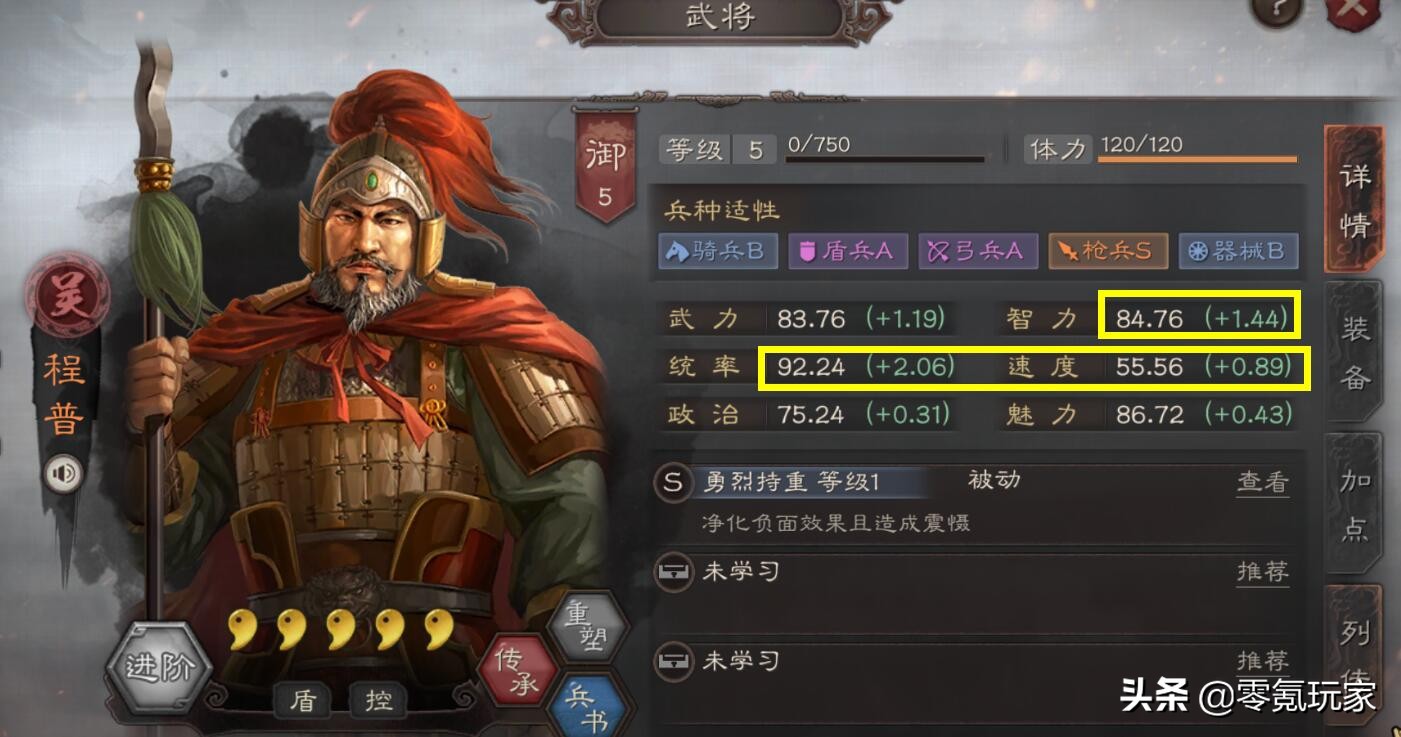
Task: Open the 传承 hexagon icon
Action: pos(516,668)
